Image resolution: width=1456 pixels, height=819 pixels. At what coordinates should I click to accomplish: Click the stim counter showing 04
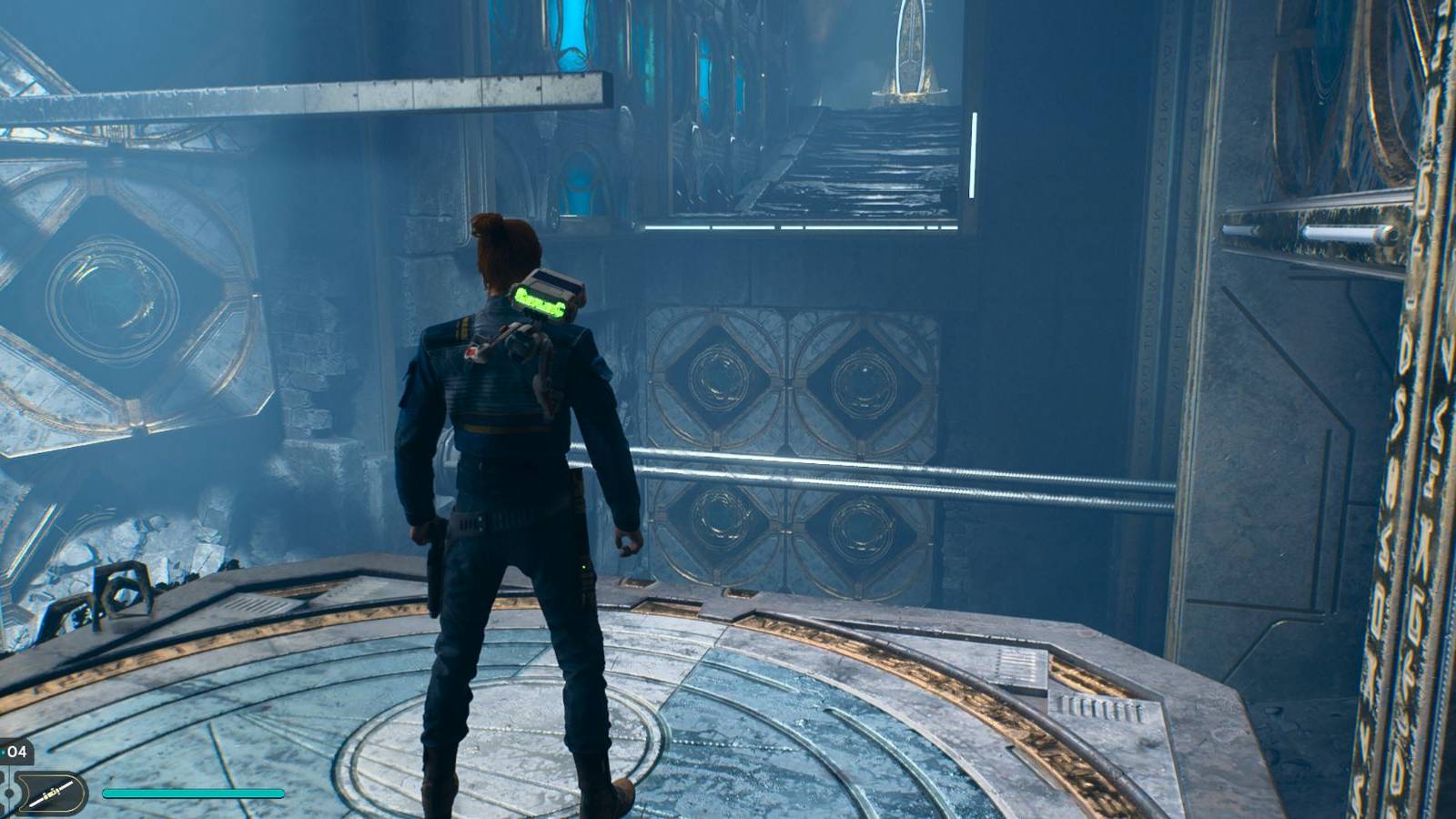18,751
